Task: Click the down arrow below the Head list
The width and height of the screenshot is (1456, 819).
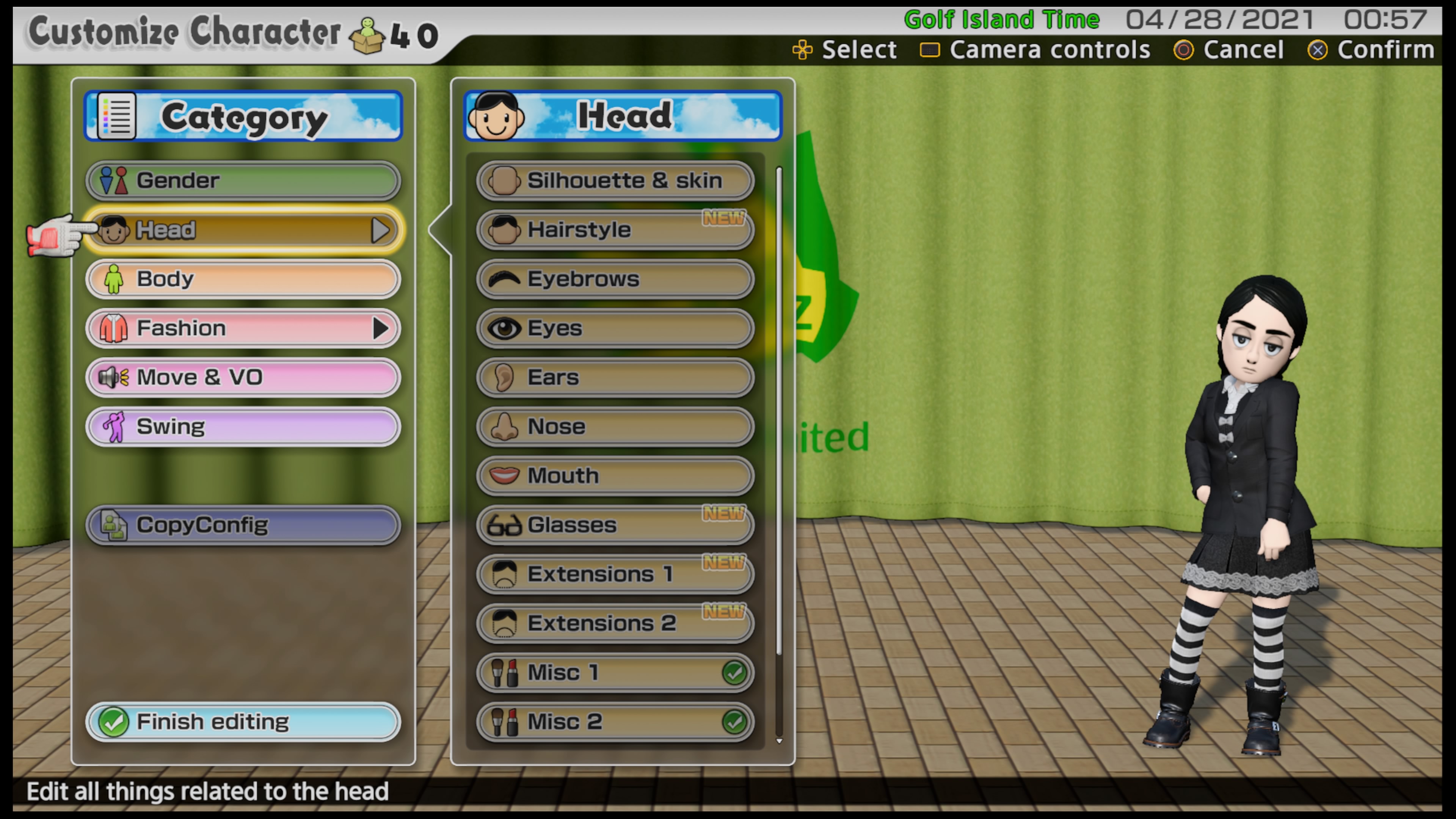Action: coord(779,741)
